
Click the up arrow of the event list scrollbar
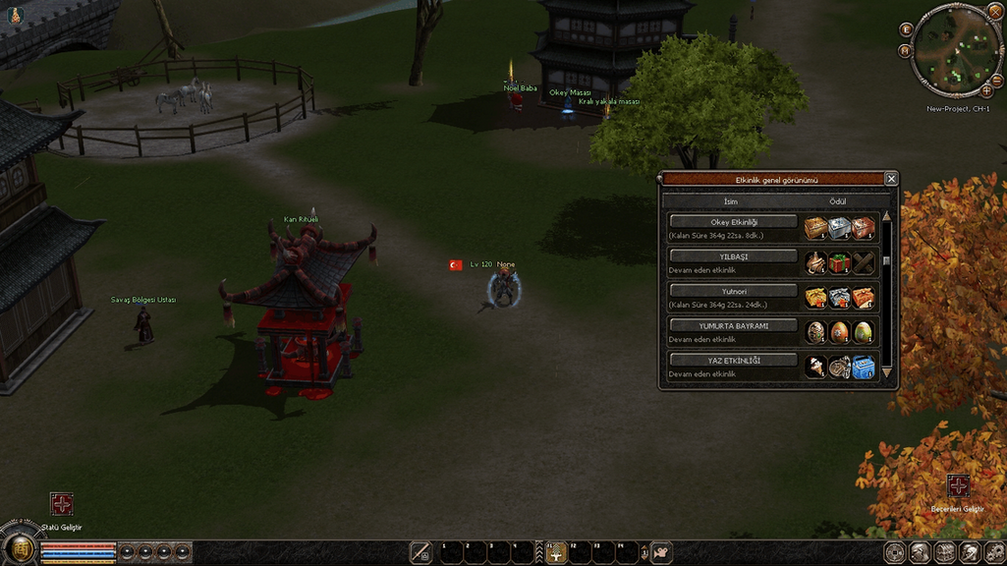886,215
